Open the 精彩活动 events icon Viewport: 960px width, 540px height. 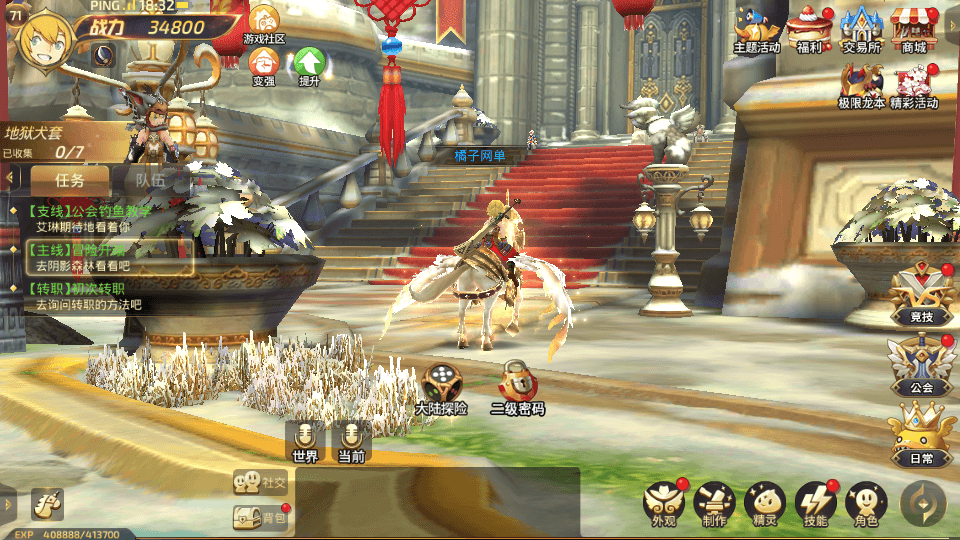click(x=914, y=83)
